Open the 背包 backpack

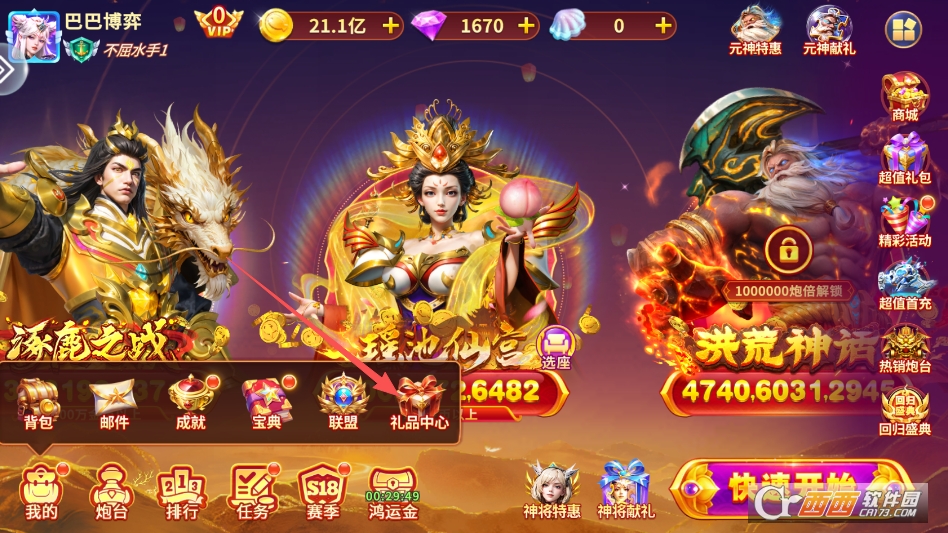[40, 401]
